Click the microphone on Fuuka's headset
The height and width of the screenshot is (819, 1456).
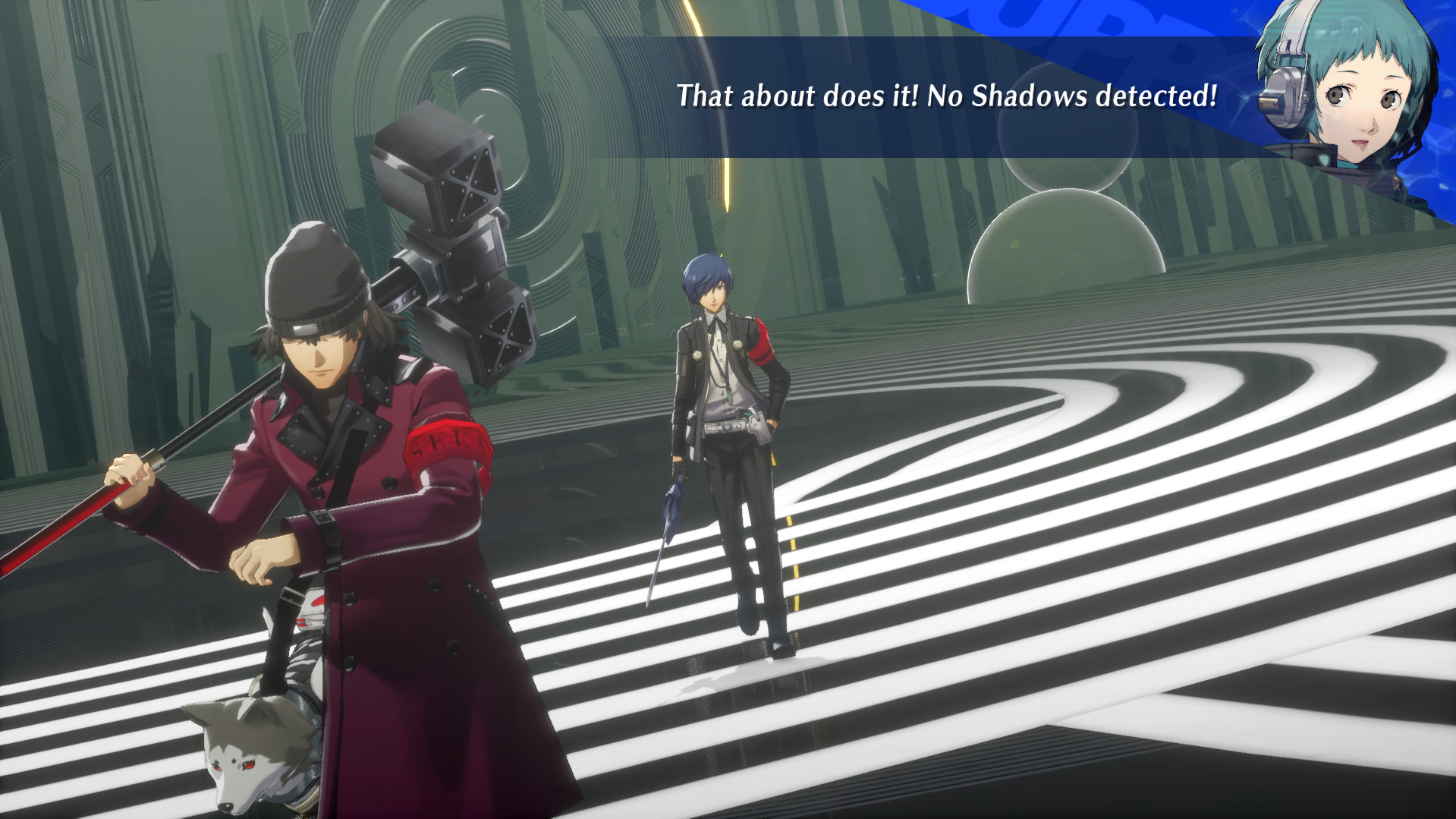(1269, 101)
